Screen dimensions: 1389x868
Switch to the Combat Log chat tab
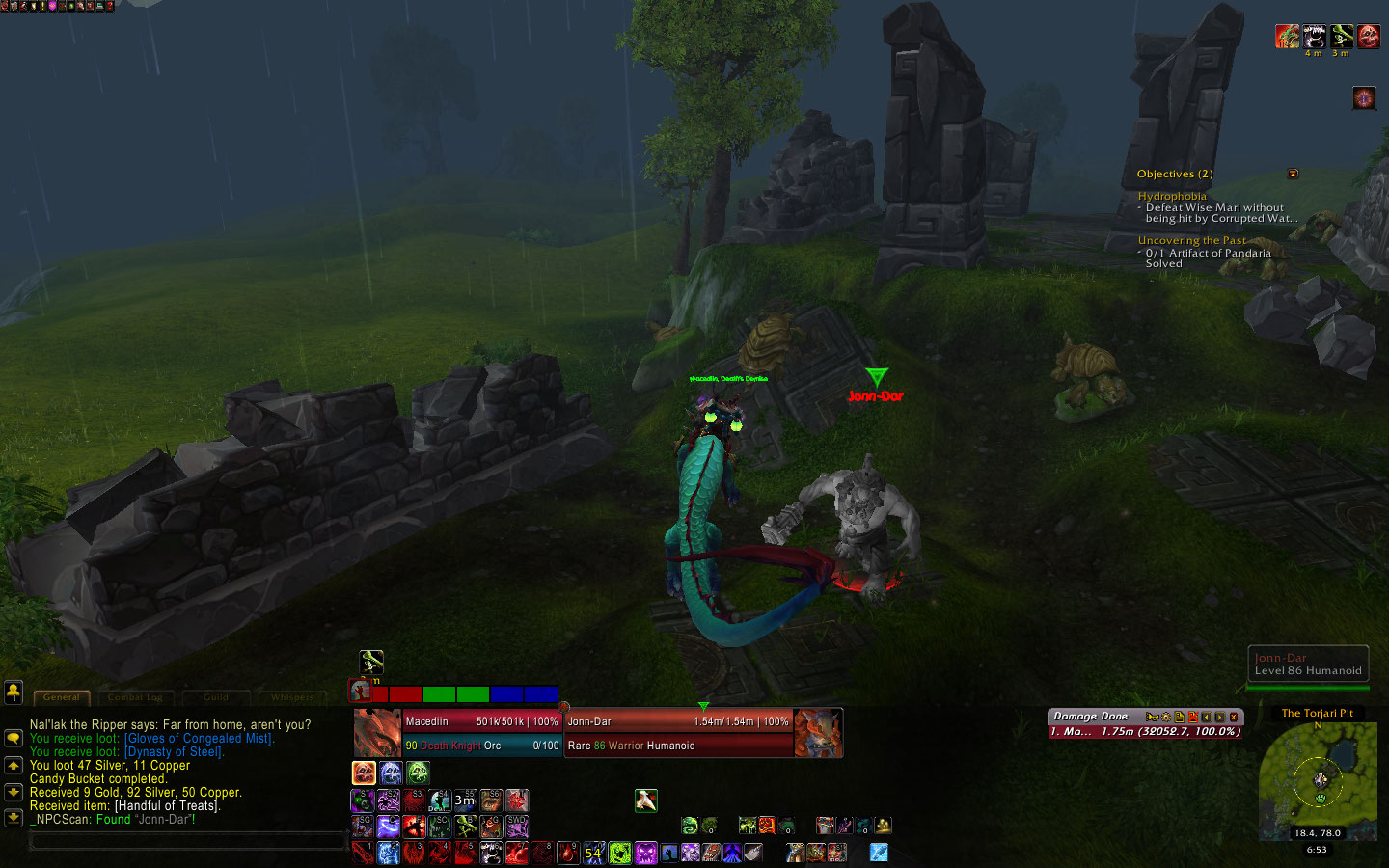point(135,697)
